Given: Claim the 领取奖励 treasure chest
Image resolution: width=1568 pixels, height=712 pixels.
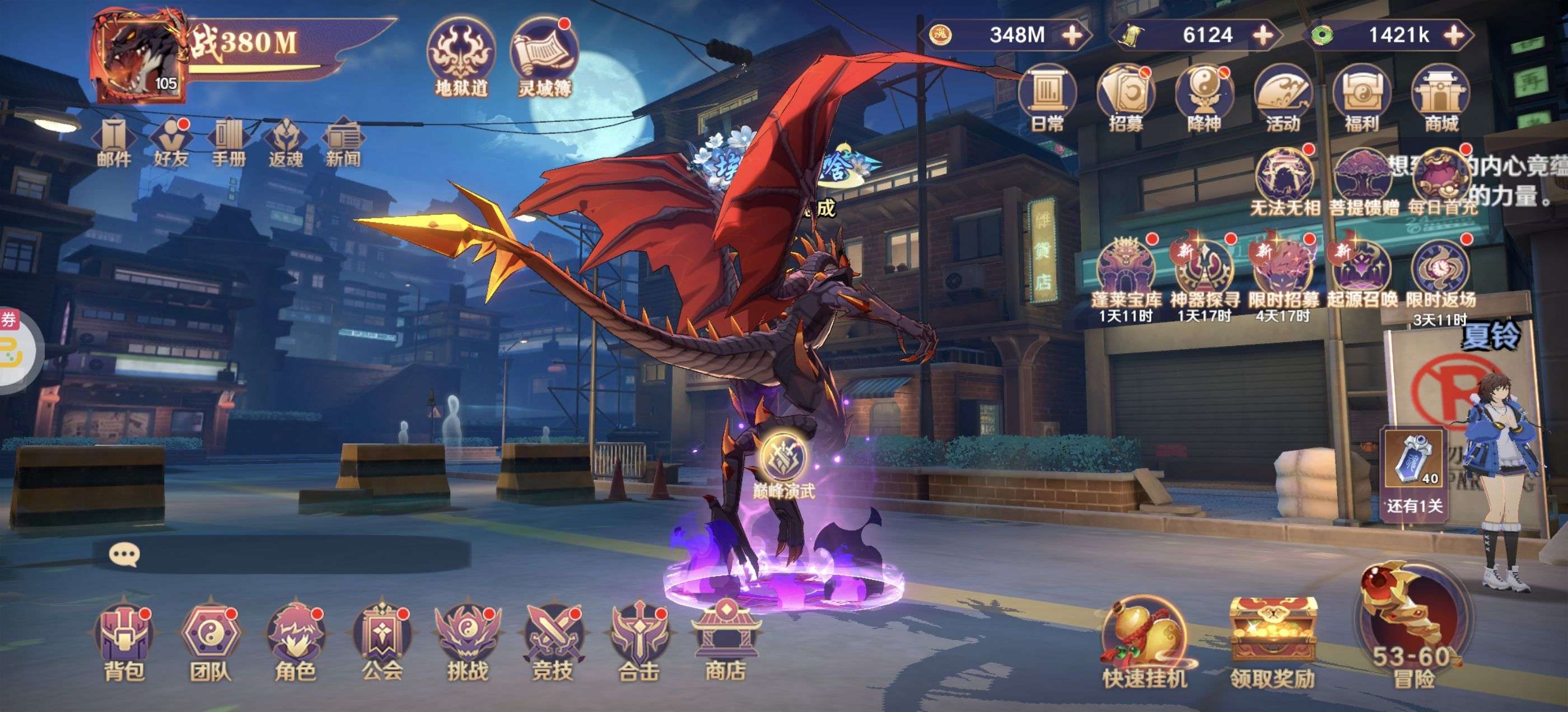Looking at the screenshot, I should pos(1273,645).
